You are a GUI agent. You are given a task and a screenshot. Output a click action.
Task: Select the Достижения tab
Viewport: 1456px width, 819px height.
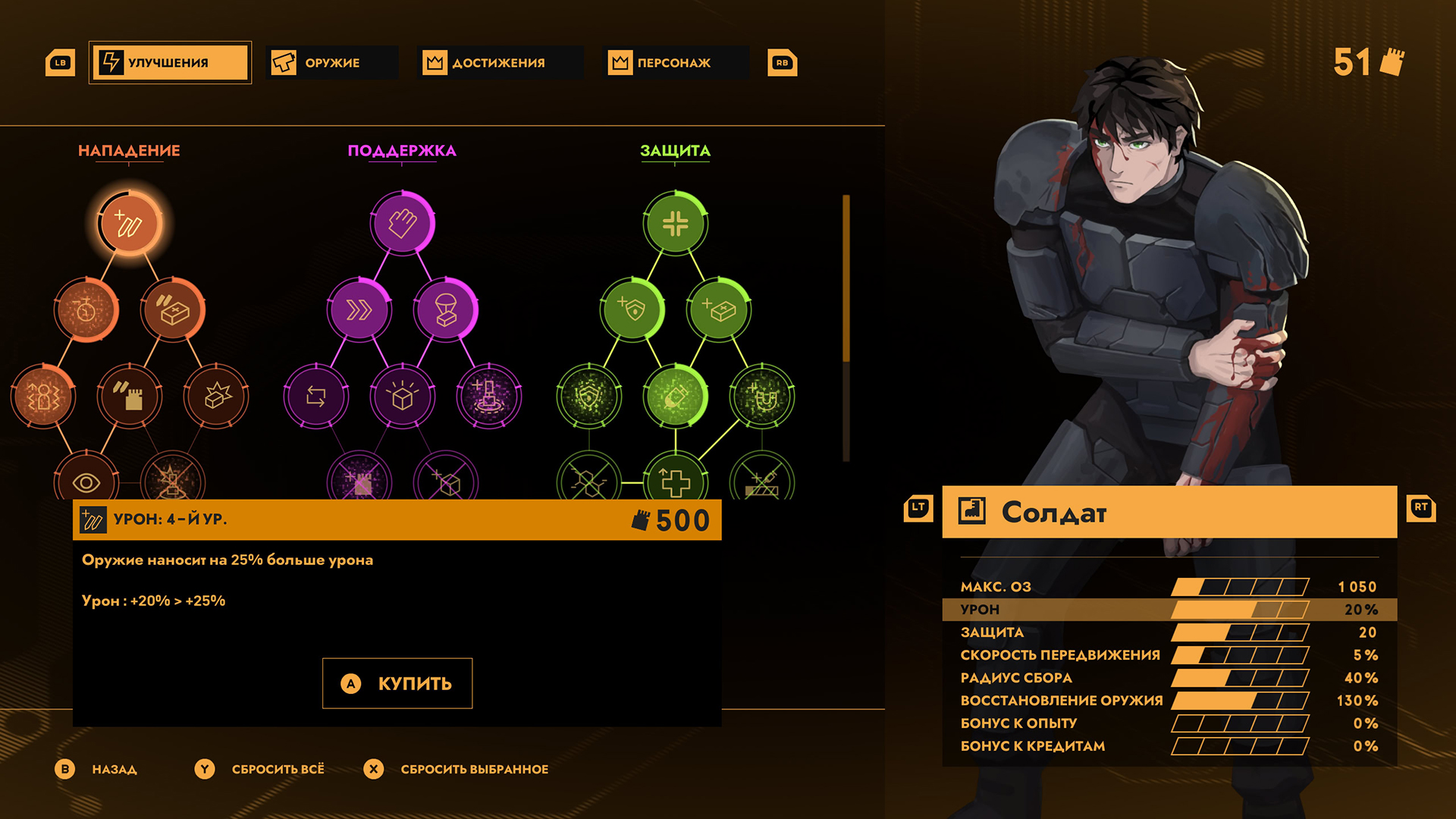pyautogui.click(x=499, y=62)
